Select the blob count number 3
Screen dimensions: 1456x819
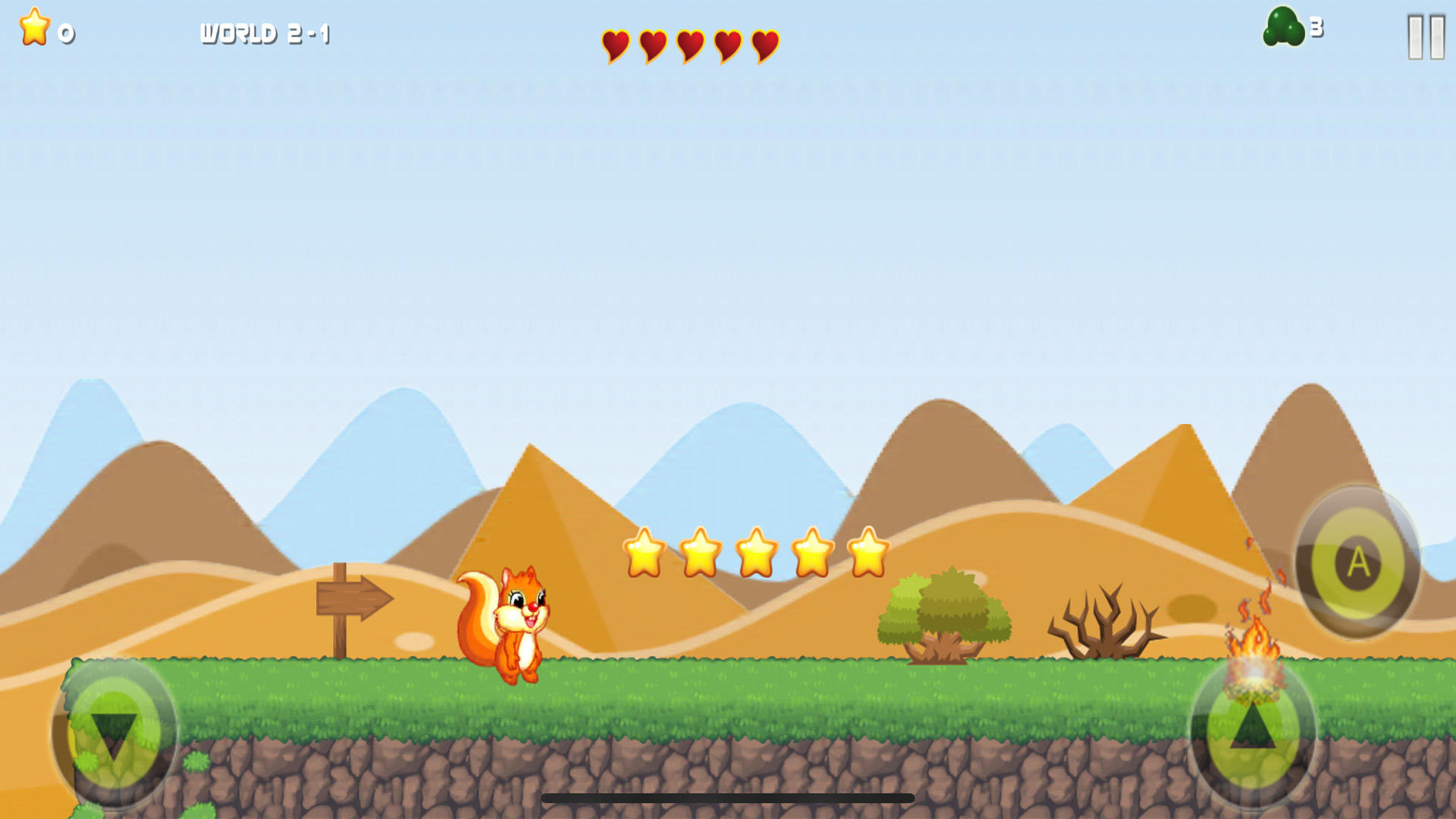[1316, 27]
